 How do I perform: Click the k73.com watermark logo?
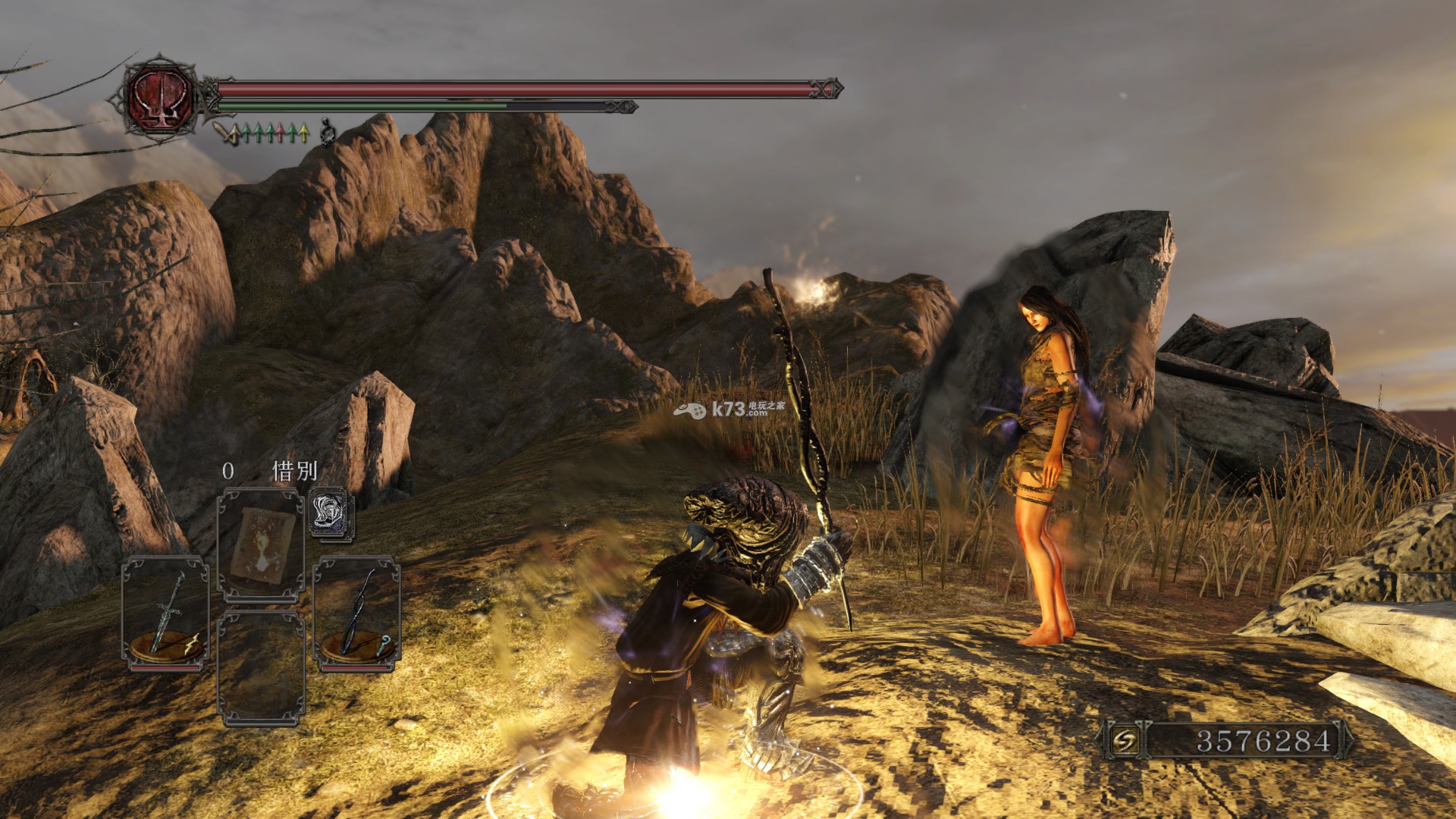coord(728,410)
